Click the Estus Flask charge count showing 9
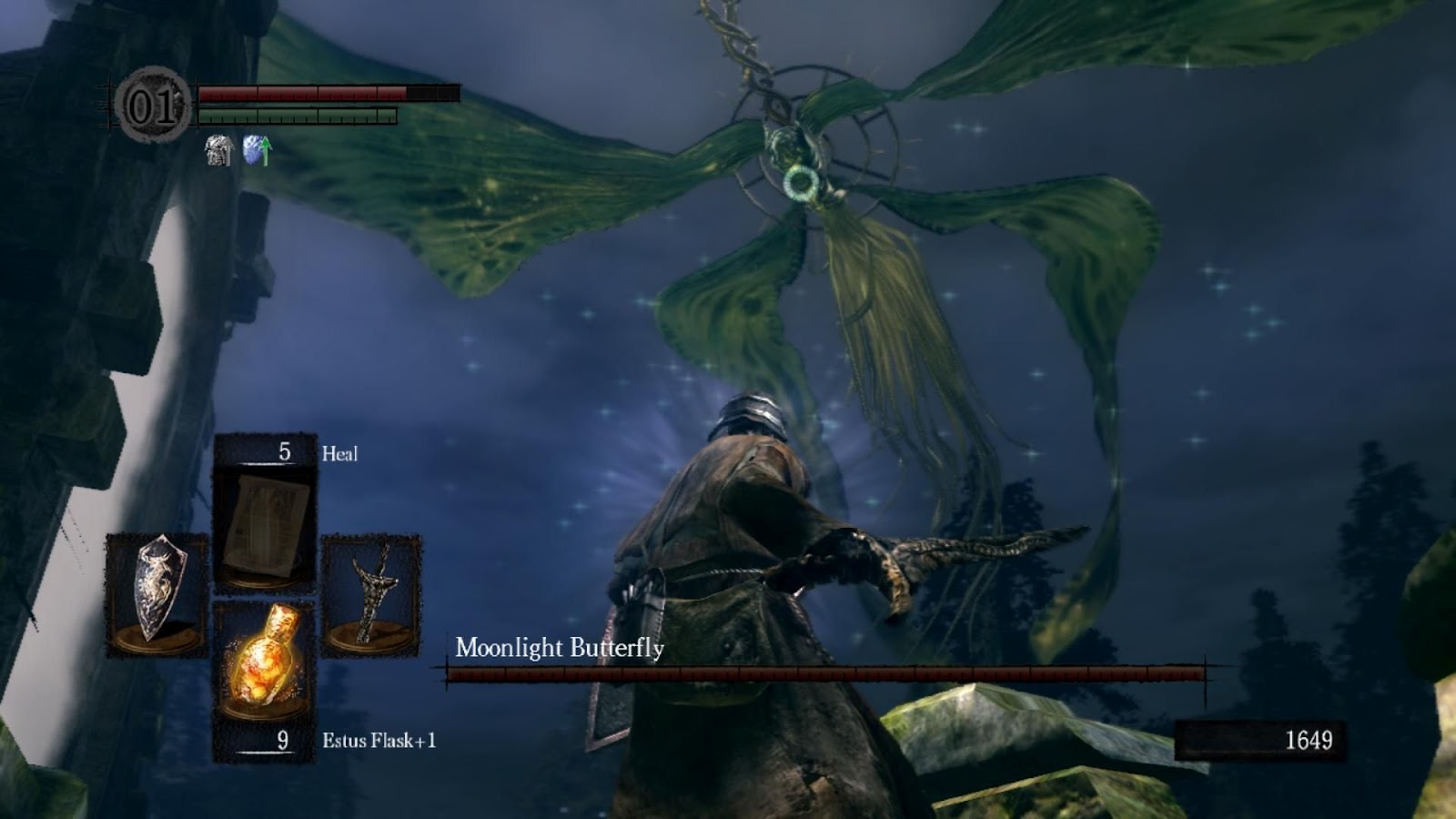 click(282, 739)
